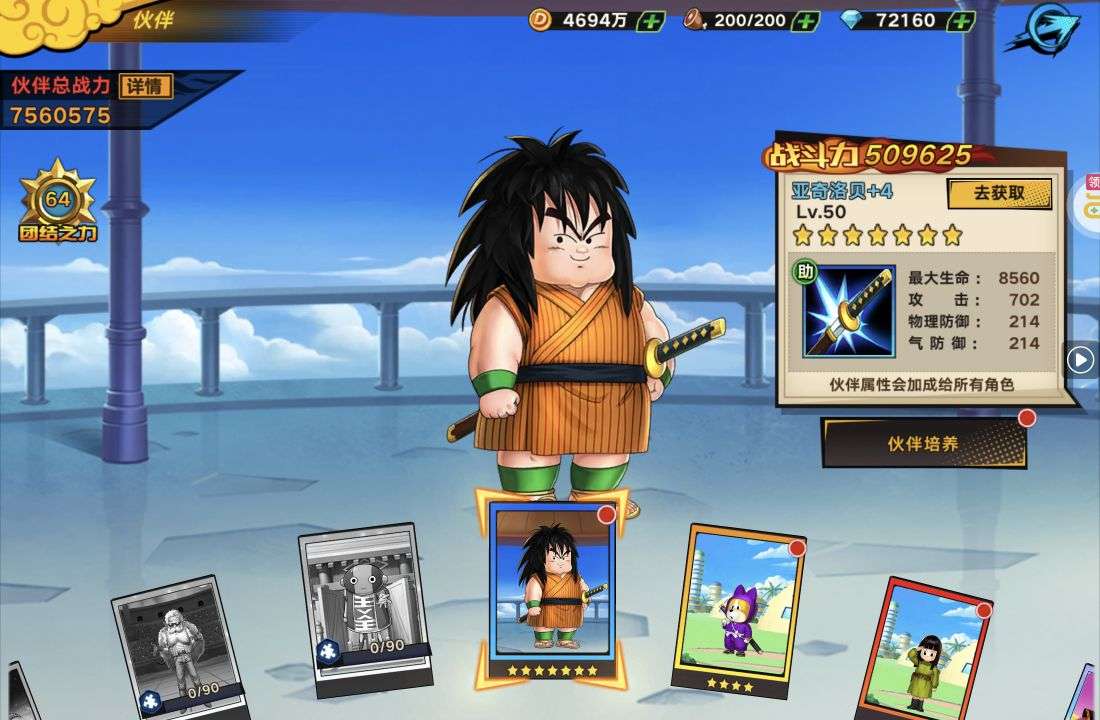Refill stamina using the meat plus button
Screen dimensions: 1100x720
pyautogui.click(x=805, y=20)
